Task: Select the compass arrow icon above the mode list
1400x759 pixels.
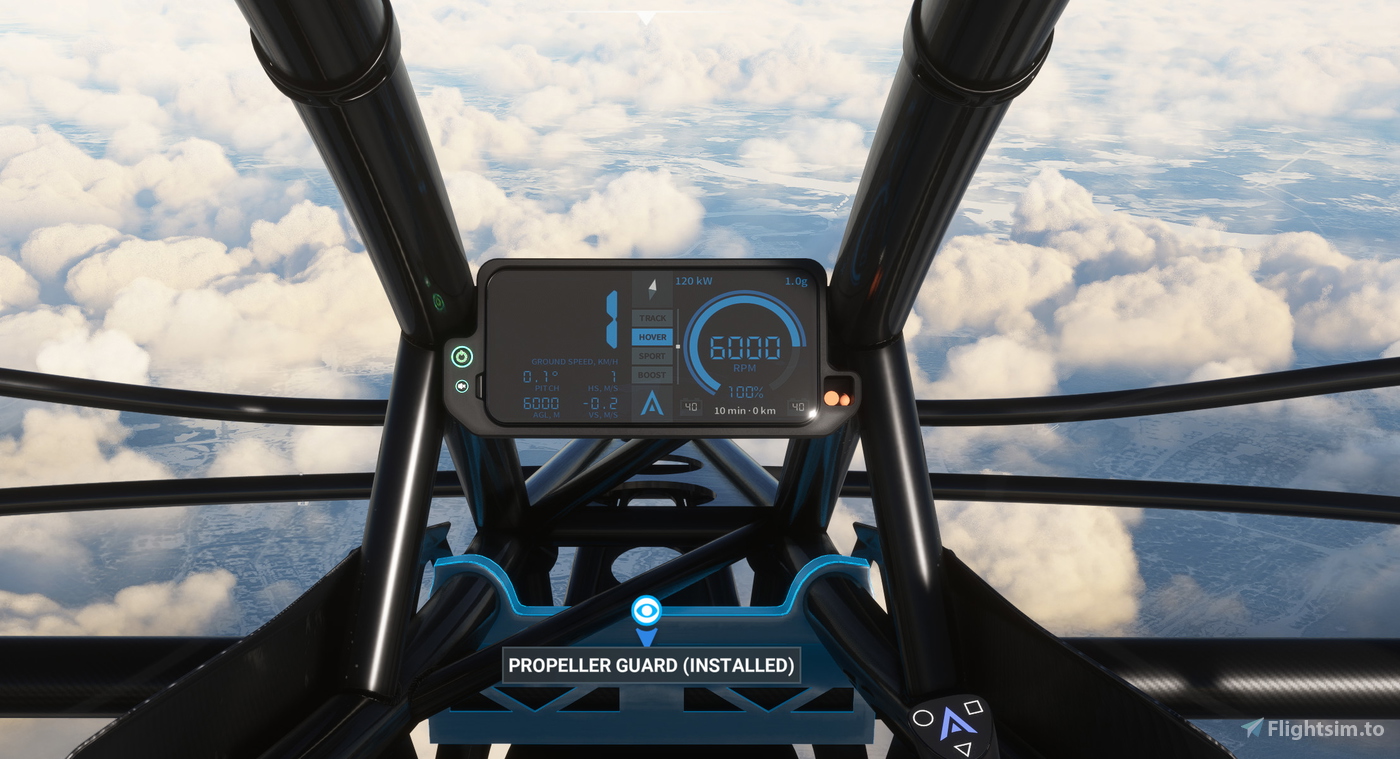Action: pos(652,290)
